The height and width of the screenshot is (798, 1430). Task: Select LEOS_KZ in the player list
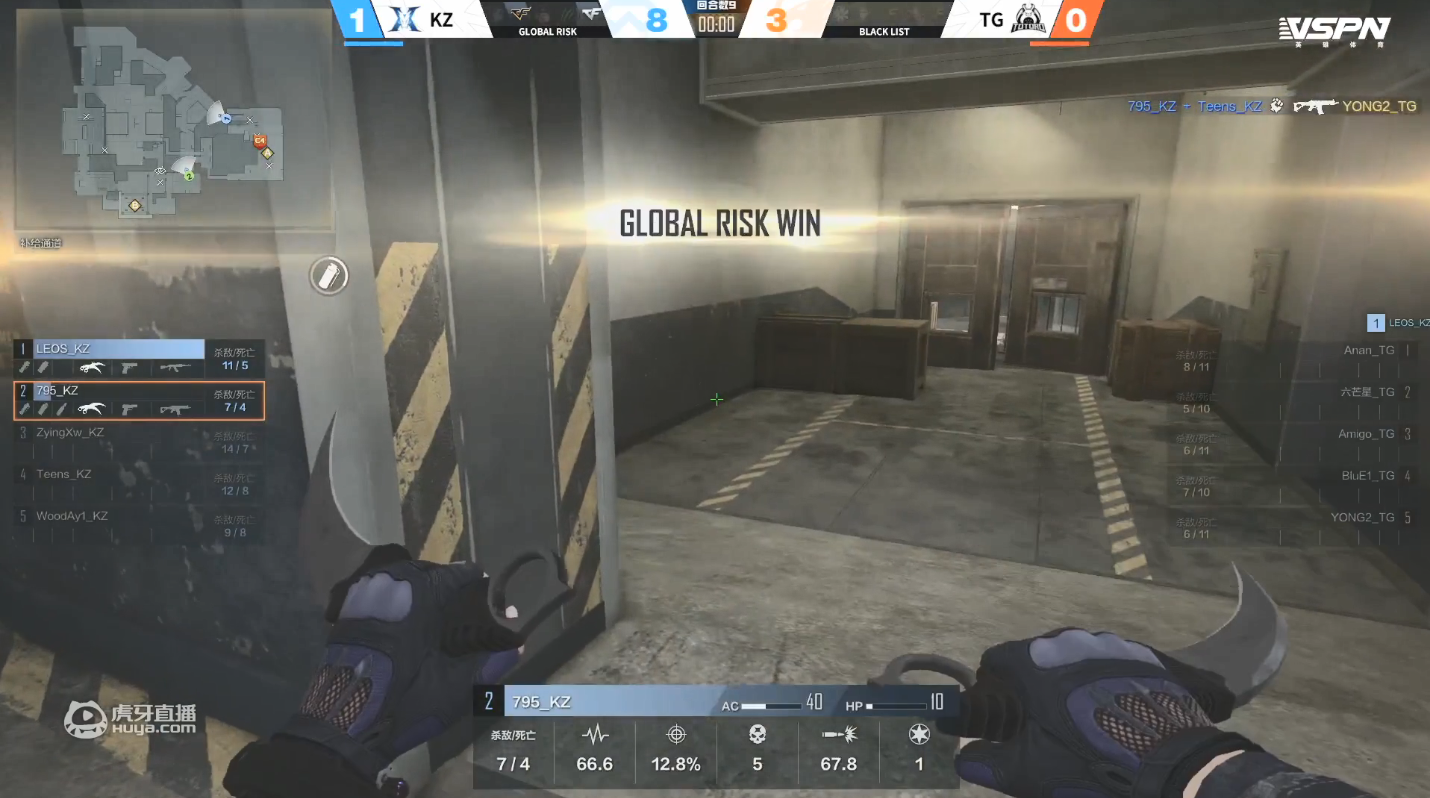coord(138,358)
